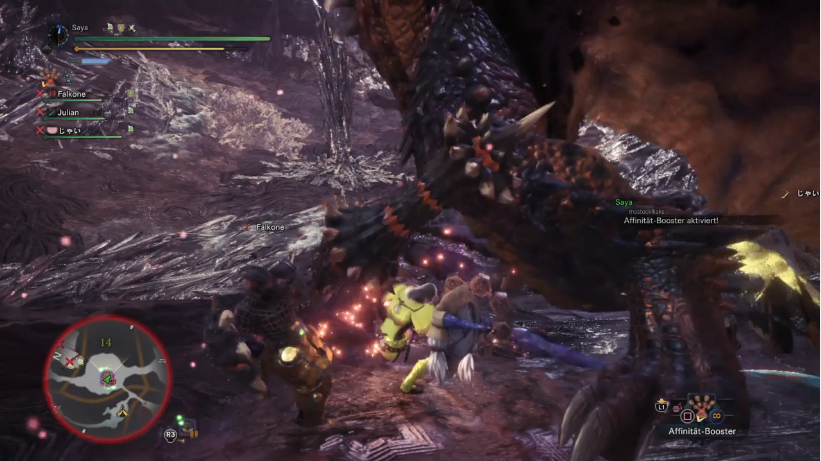
Task: Open the Affinität-Booster aktiviert chat message
Action: click(x=671, y=220)
